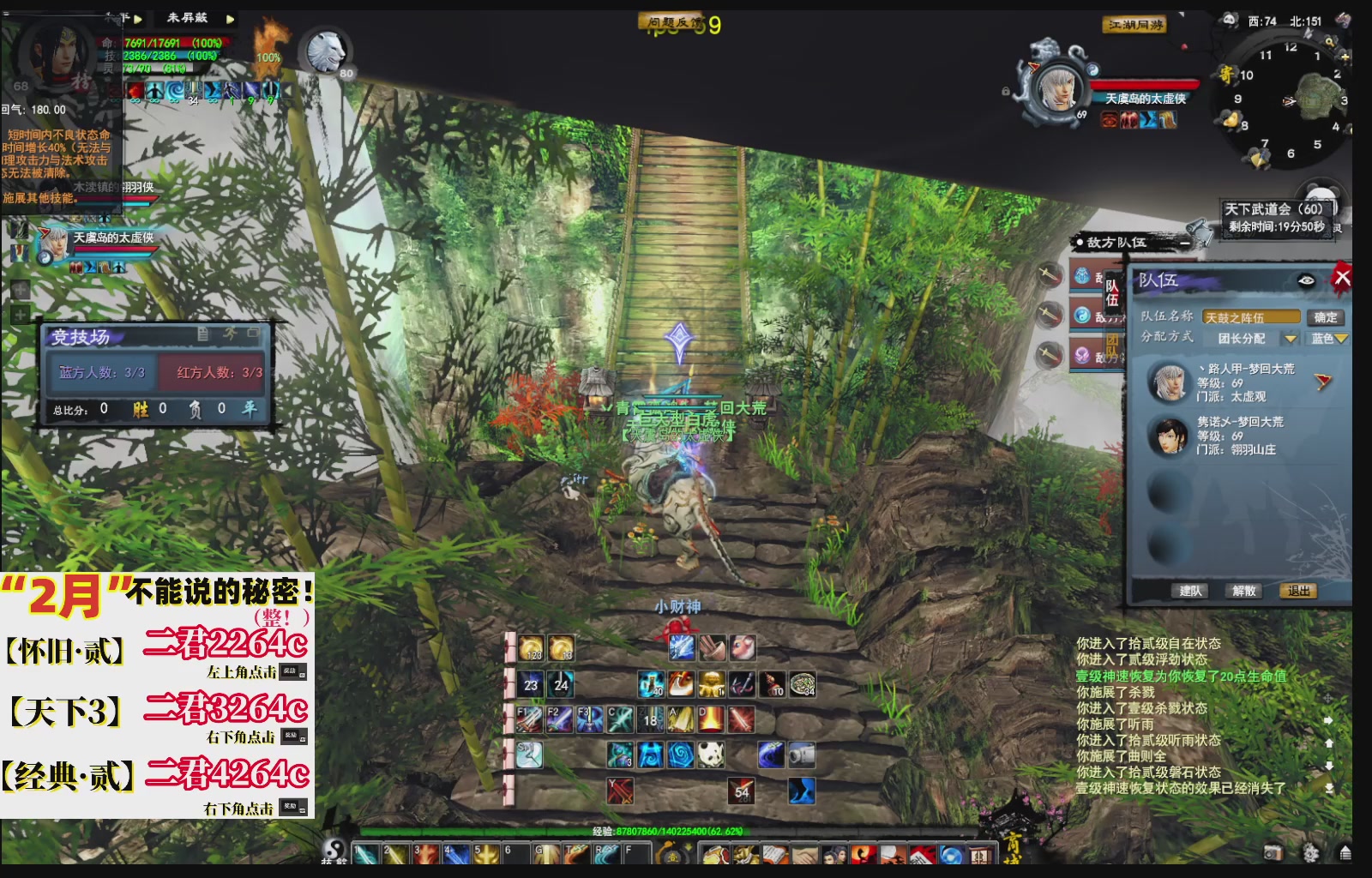Viewport: 1372px width, 878px height.
Task: Expand the 团长分配 distribution dropdown
Action: (1291, 340)
